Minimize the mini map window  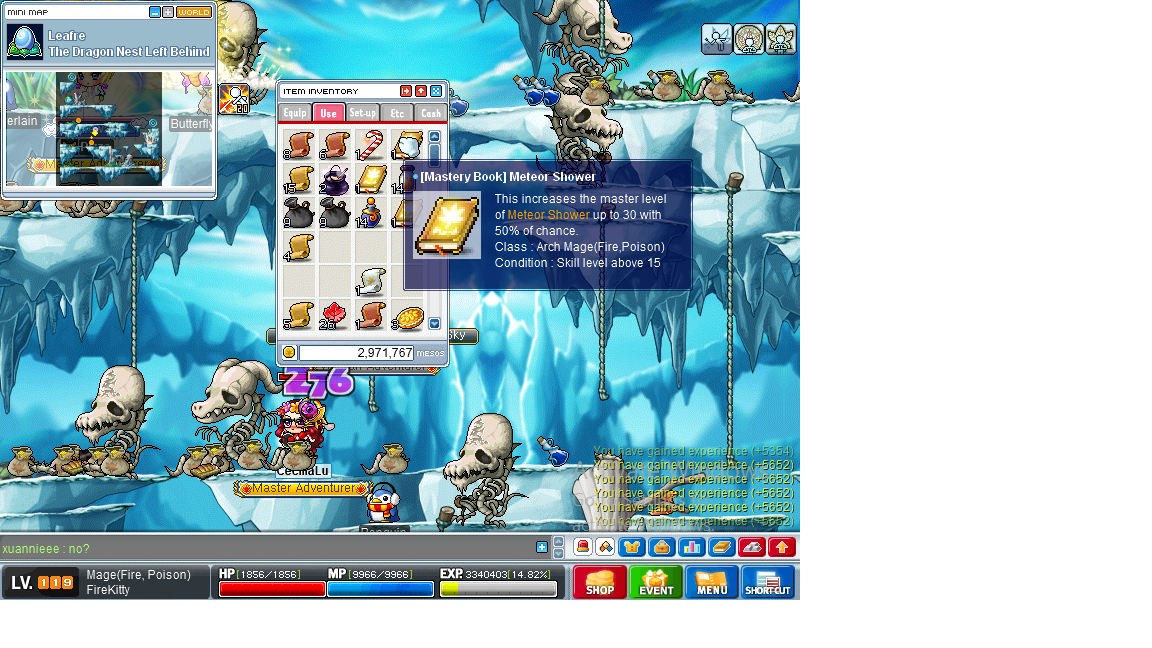pyautogui.click(x=155, y=12)
